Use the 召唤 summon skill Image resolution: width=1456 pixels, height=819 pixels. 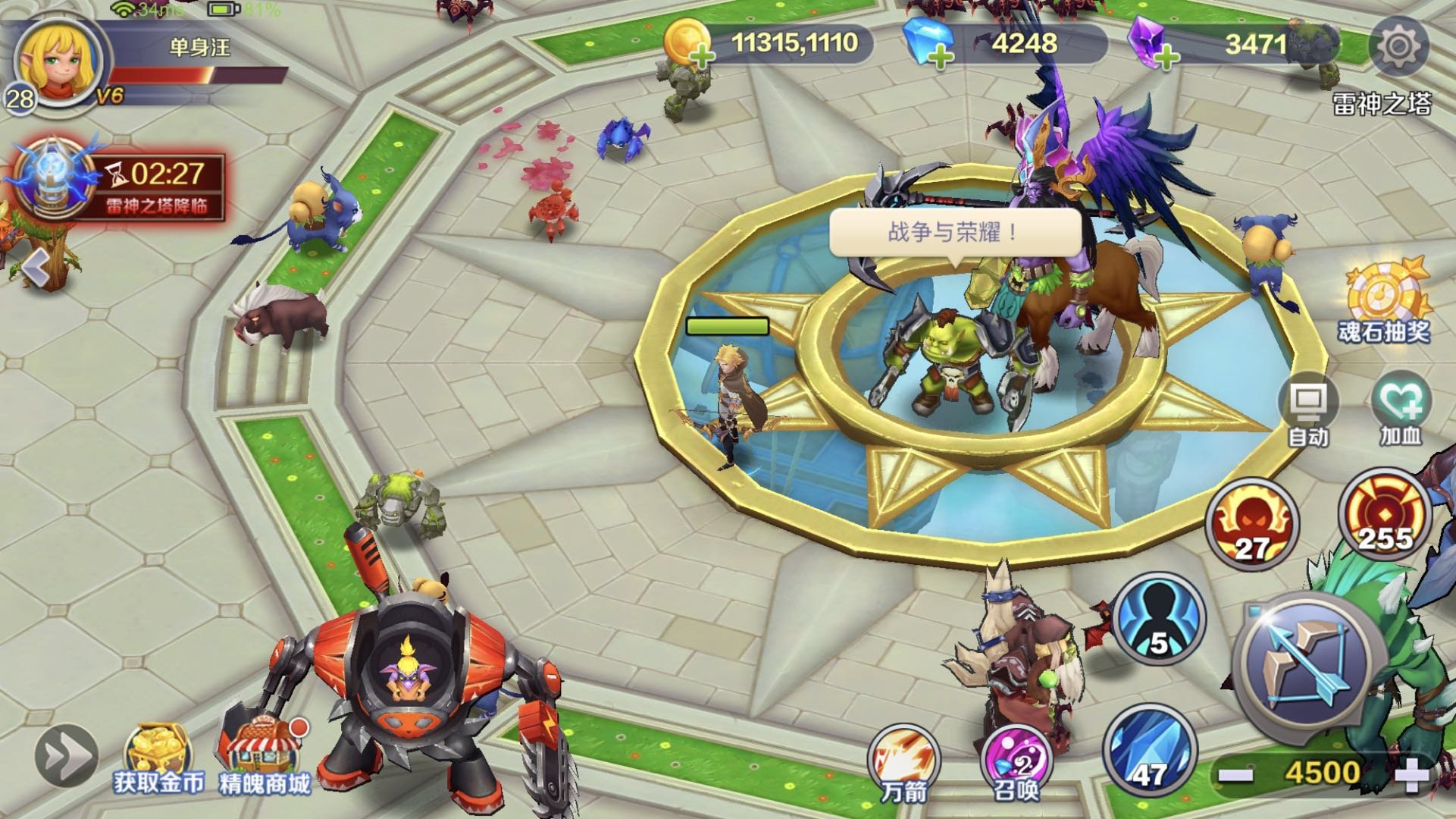click(1016, 762)
